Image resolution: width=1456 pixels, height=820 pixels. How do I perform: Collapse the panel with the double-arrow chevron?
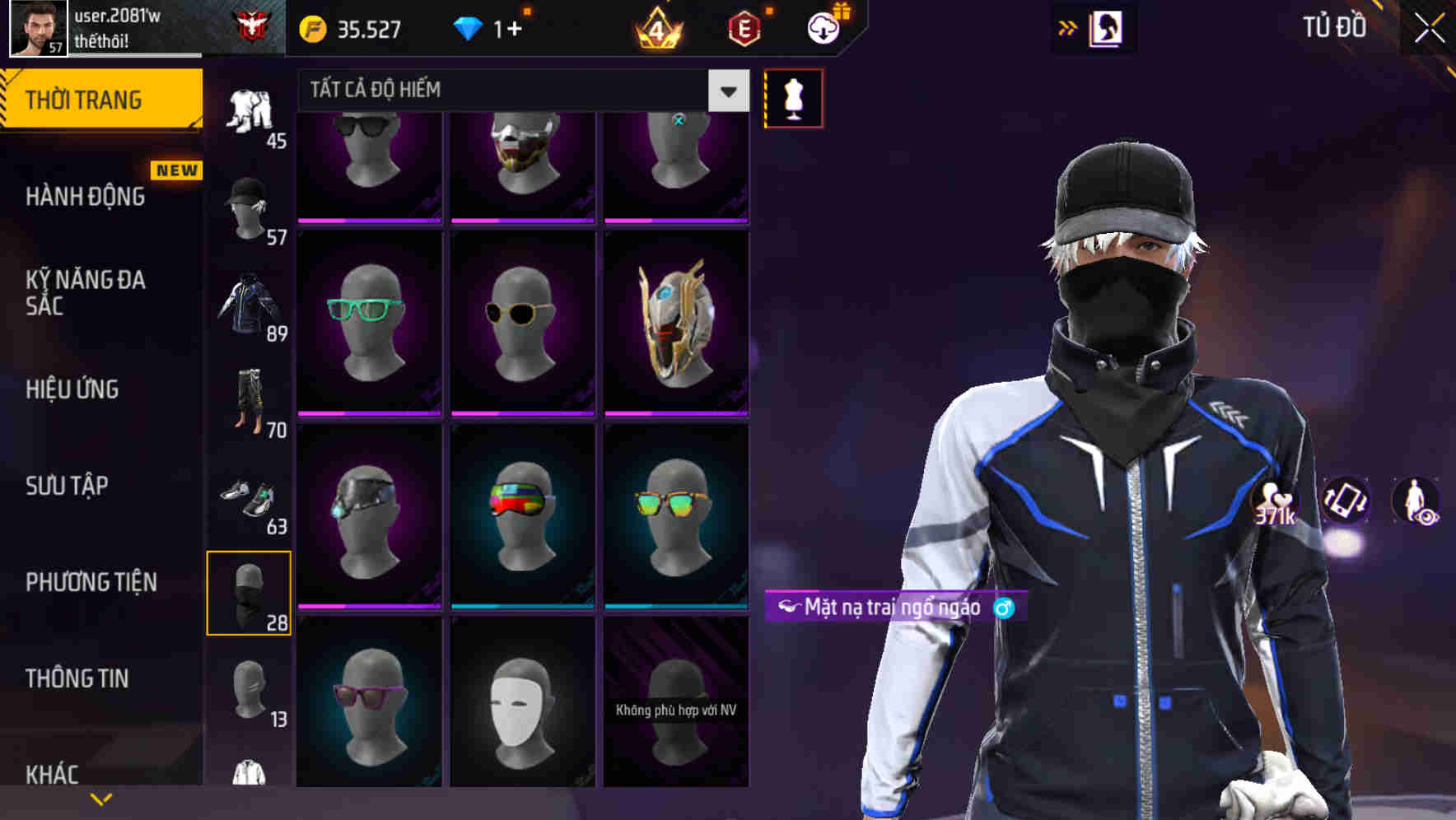[x=1066, y=27]
